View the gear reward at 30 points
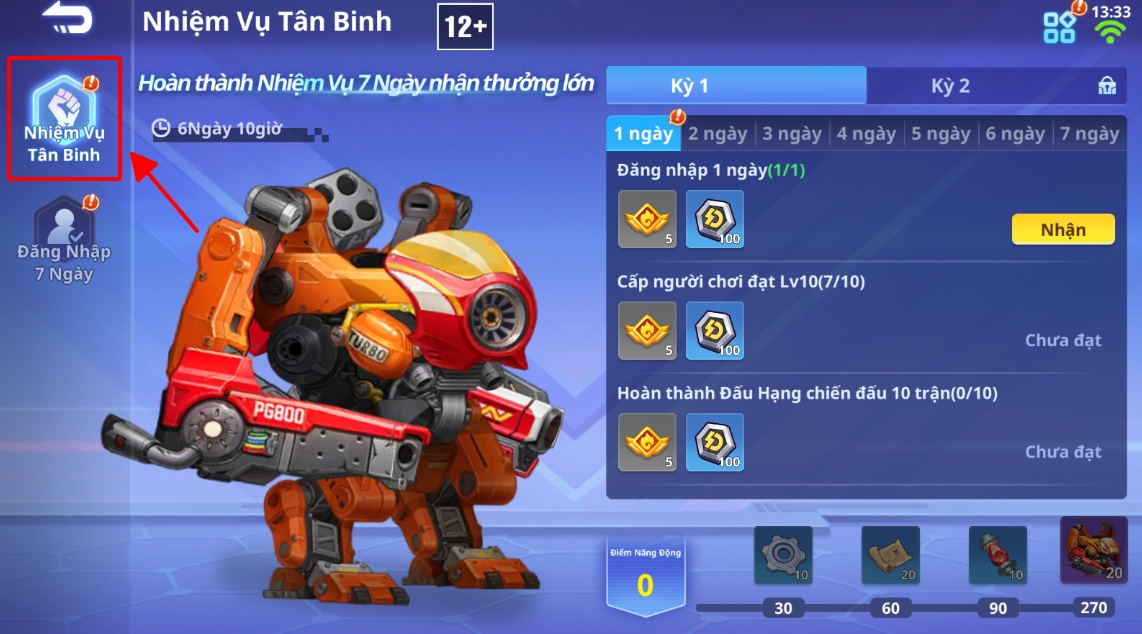The image size is (1142, 634). 783,555
